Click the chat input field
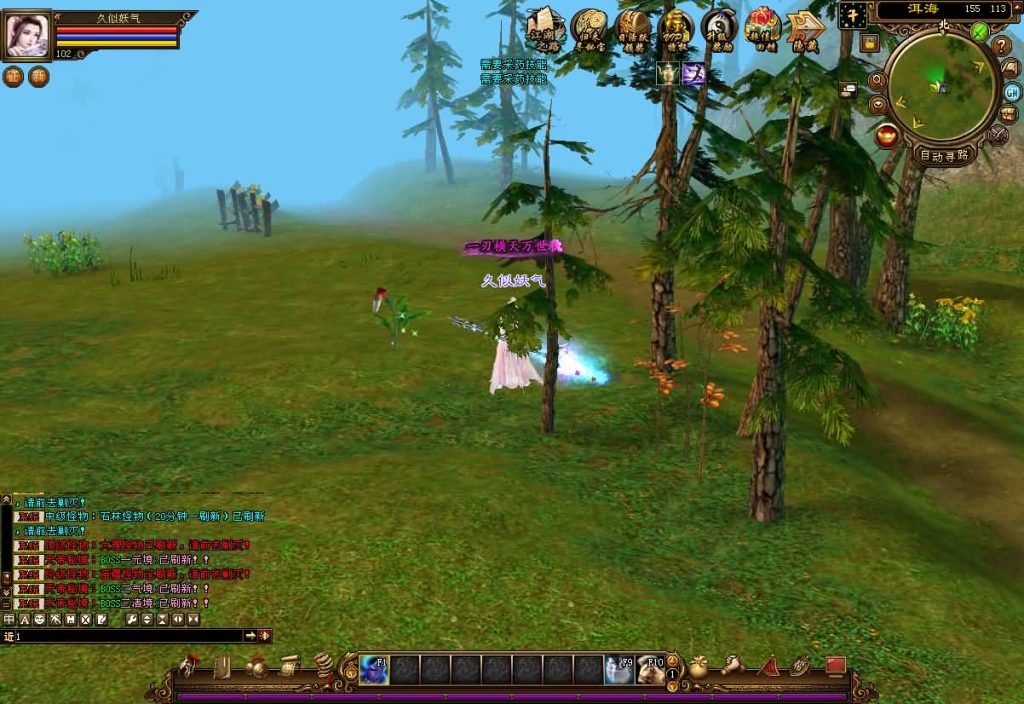This screenshot has height=704, width=1024. pyautogui.click(x=130, y=636)
